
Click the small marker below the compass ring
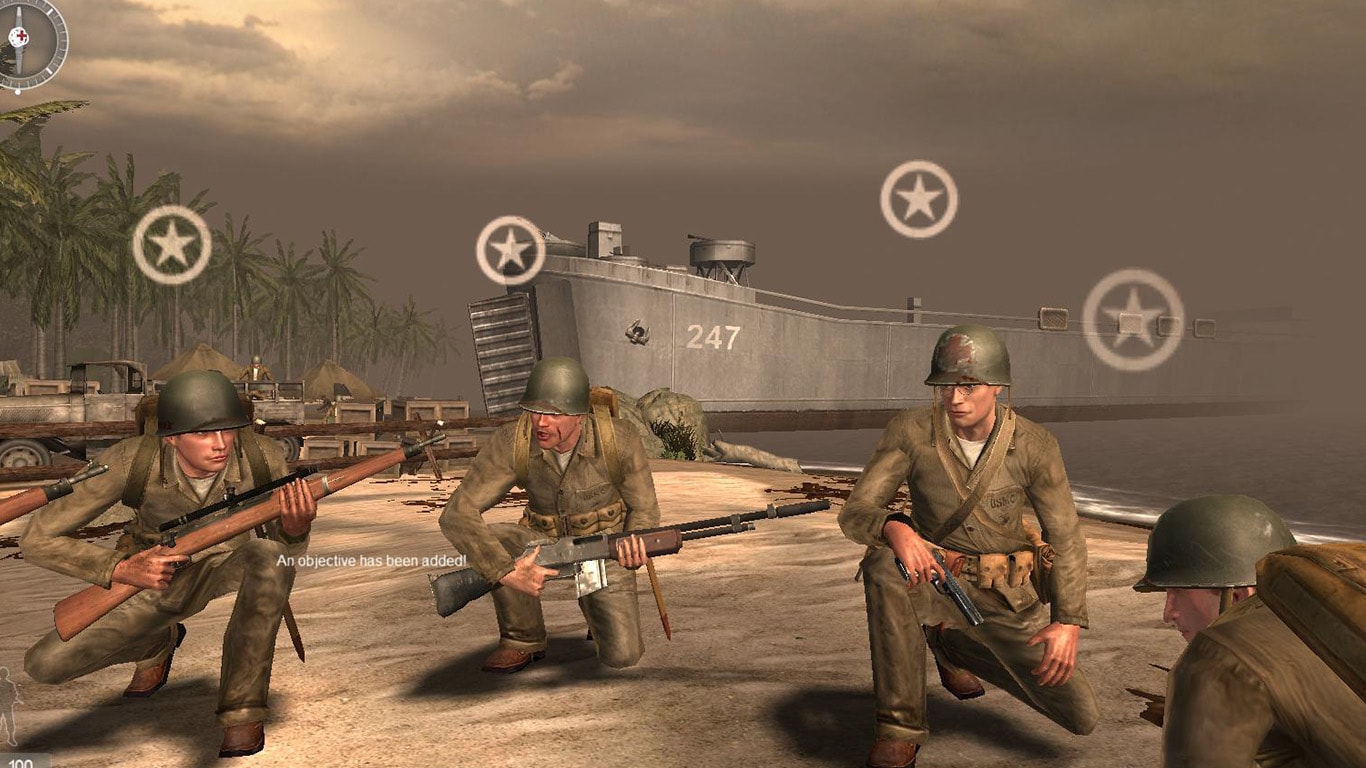coord(17,92)
